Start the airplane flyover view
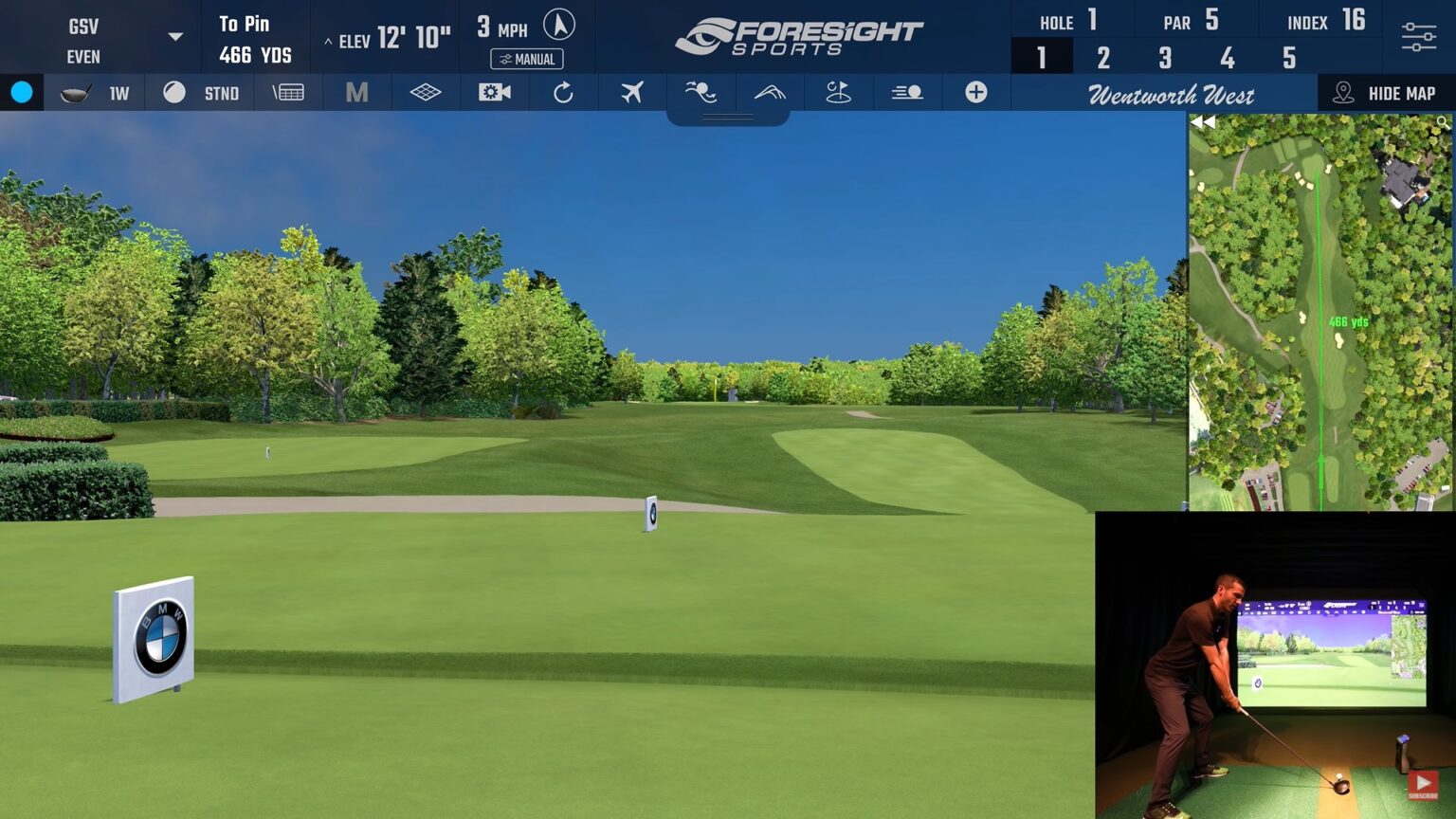The height and width of the screenshot is (819, 1456). coord(631,92)
